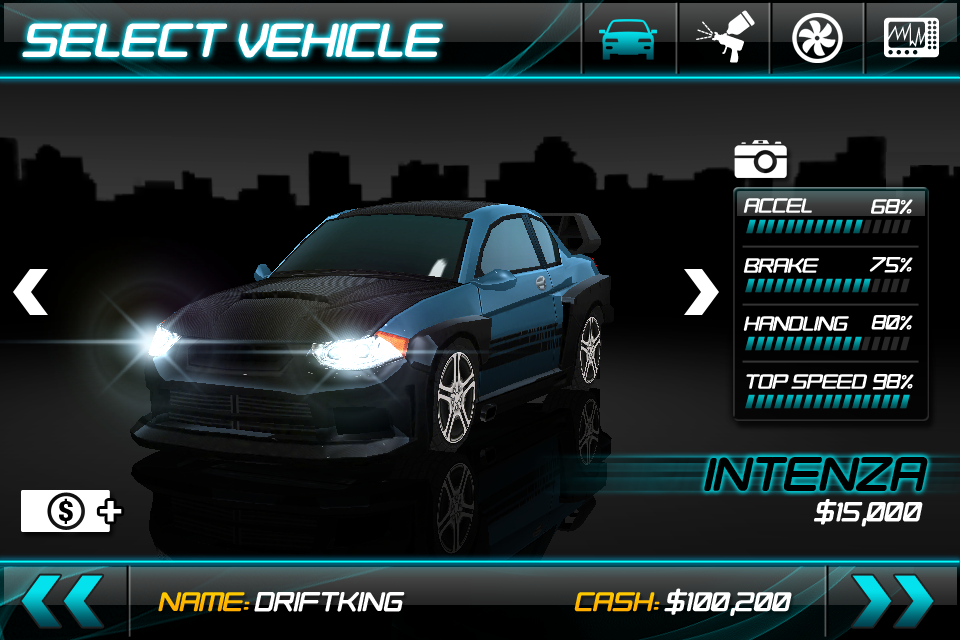Show the next vehicle
Image resolution: width=960 pixels, height=640 pixels.
(701, 291)
